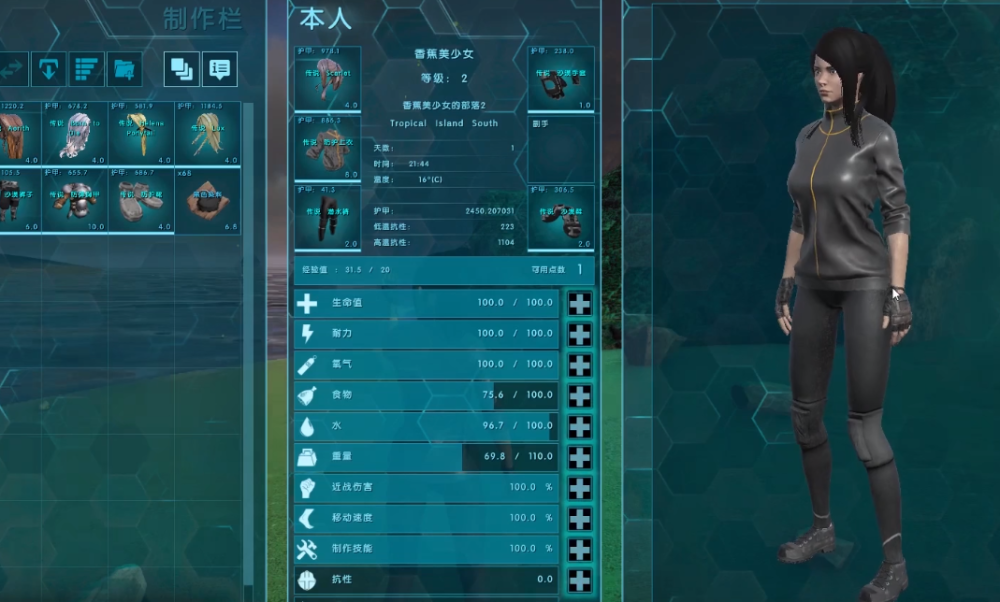Increase the 耐力 (stamina) stat

(579, 335)
